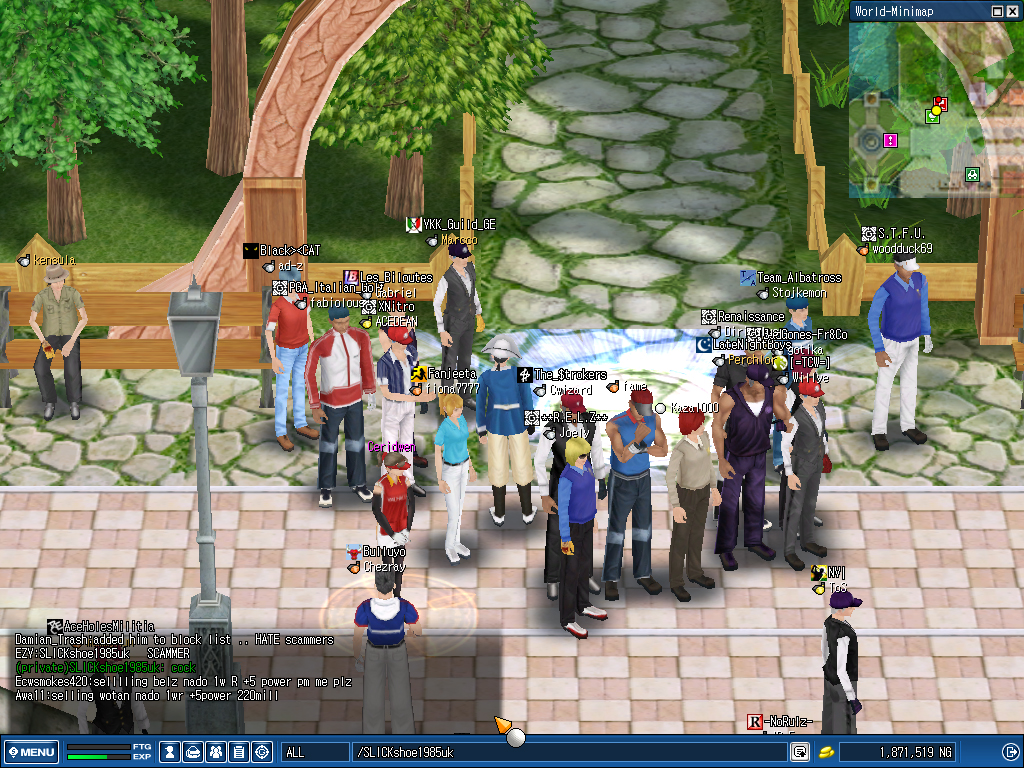Focus the chat input with /SLICKshoe1985uk
Viewport: 1024px width, 768px height.
[x=565, y=752]
